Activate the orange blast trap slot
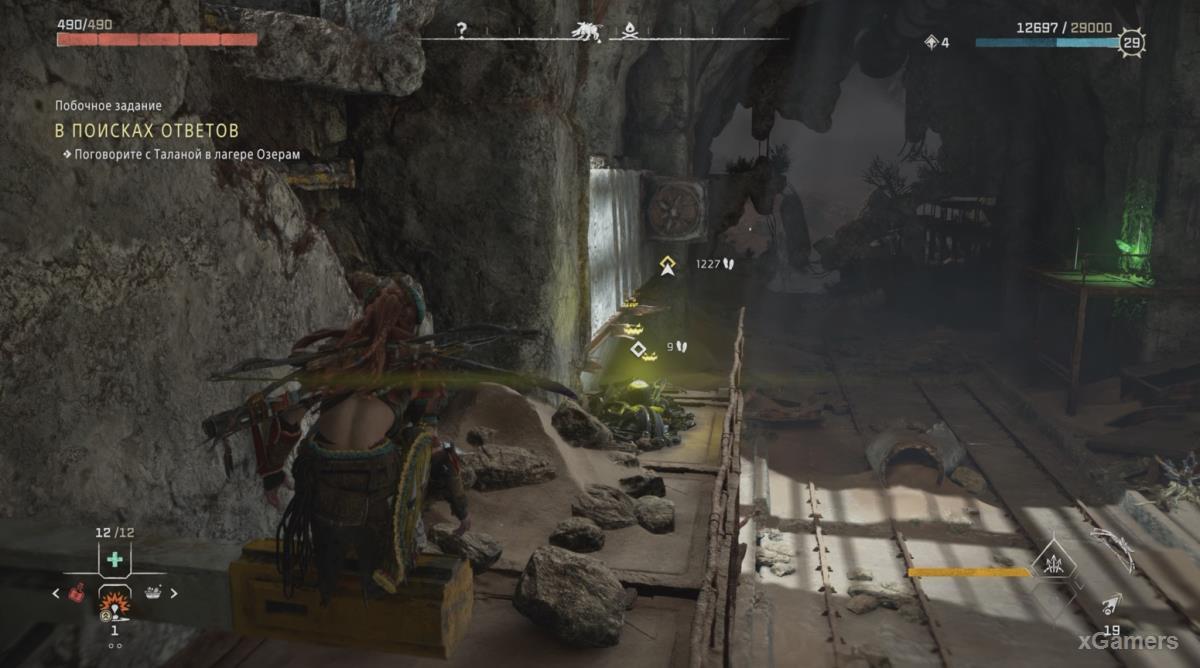The height and width of the screenshot is (668, 1200). point(114,602)
